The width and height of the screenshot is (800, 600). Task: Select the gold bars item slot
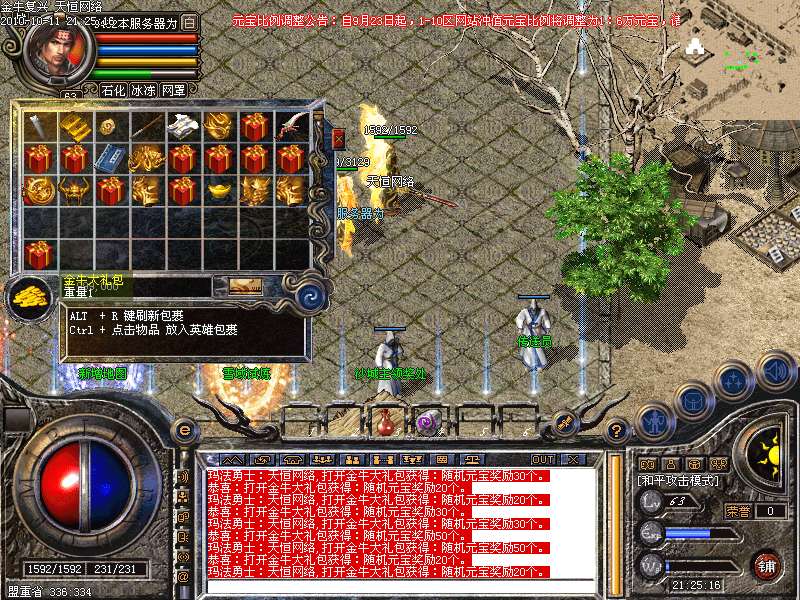pos(74,127)
